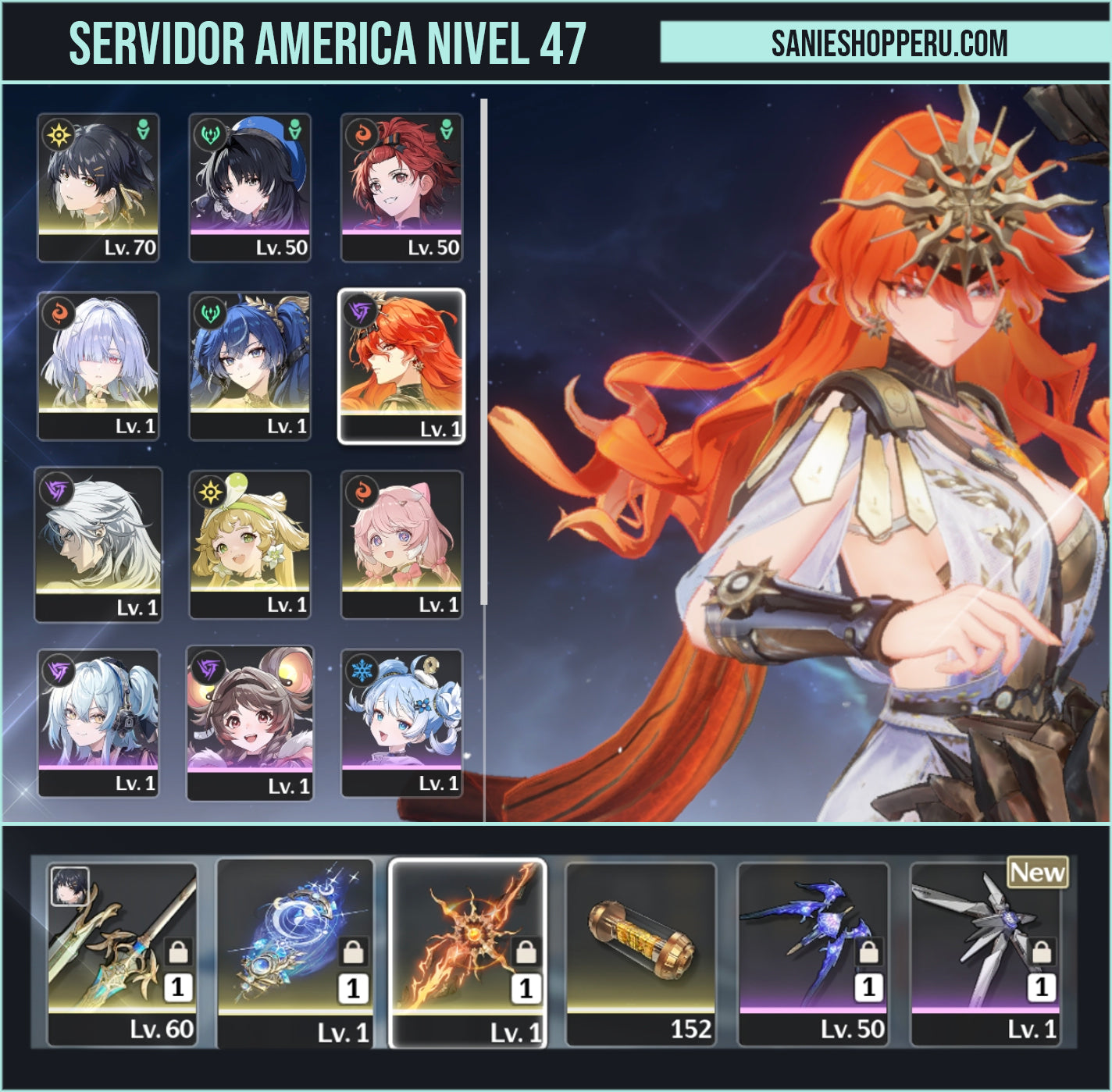Choose the pink-haired character with bow
The width and height of the screenshot is (1112, 1092).
click(x=401, y=544)
